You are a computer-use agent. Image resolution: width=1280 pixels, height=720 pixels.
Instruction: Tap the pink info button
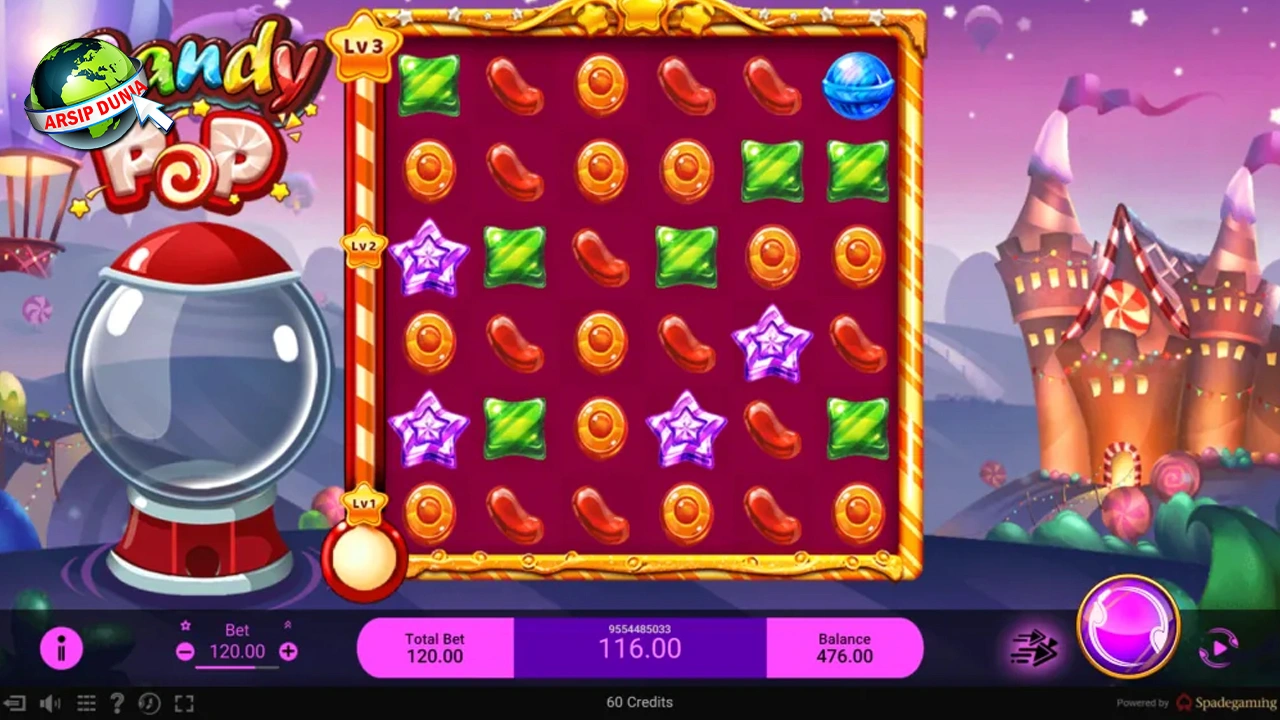pyautogui.click(x=62, y=649)
